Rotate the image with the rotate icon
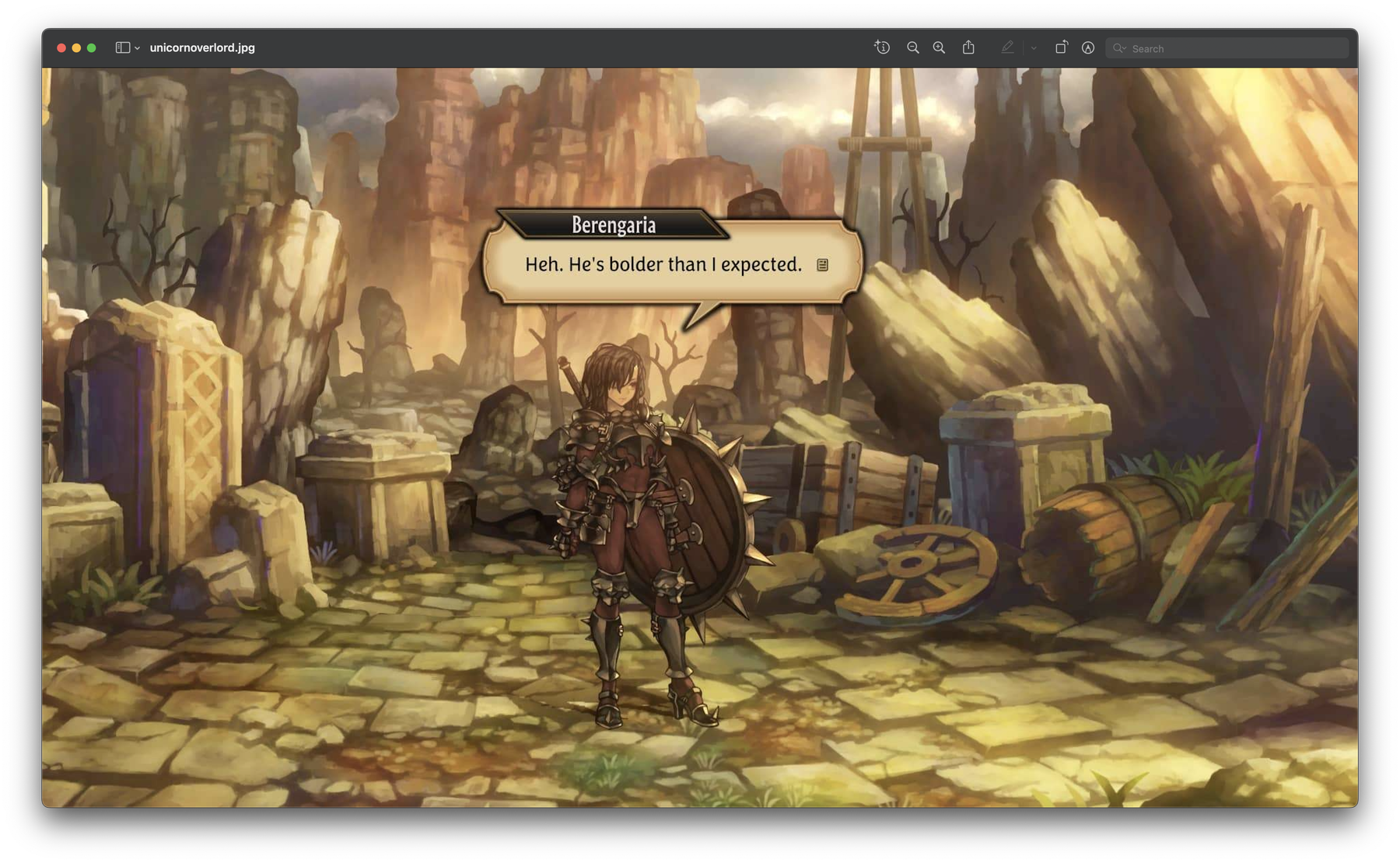This screenshot has height=863, width=1400. [x=1060, y=47]
